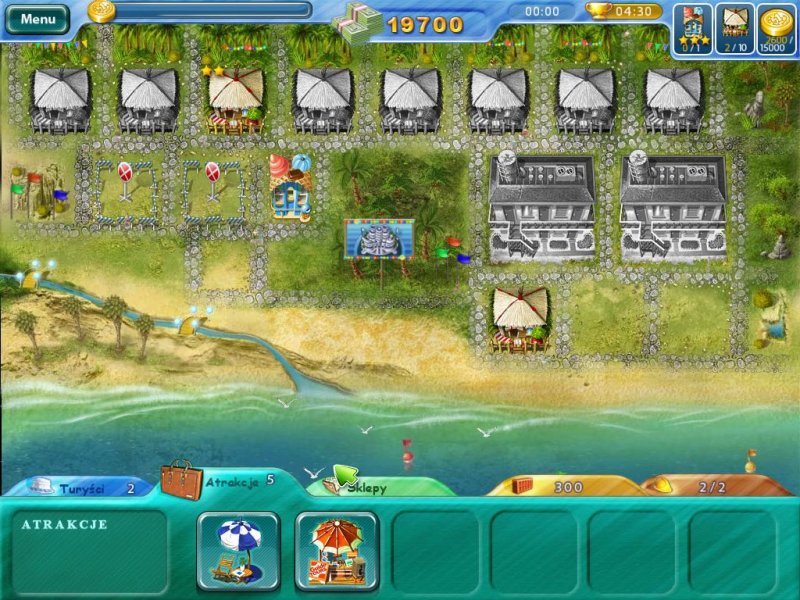Check the bungalow count goal icon

[x=737, y=26]
